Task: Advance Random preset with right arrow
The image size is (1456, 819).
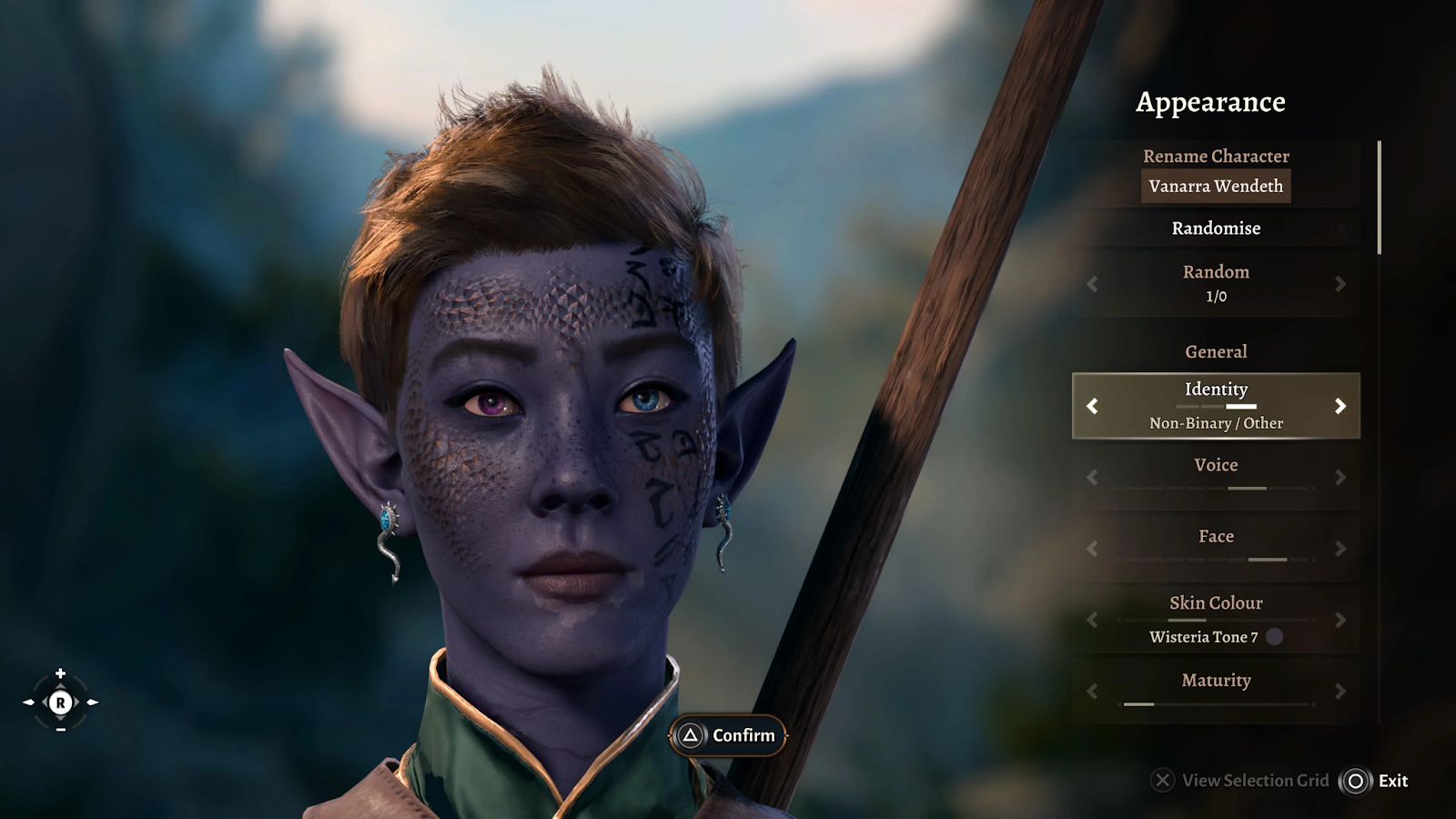Action: pos(1340,284)
